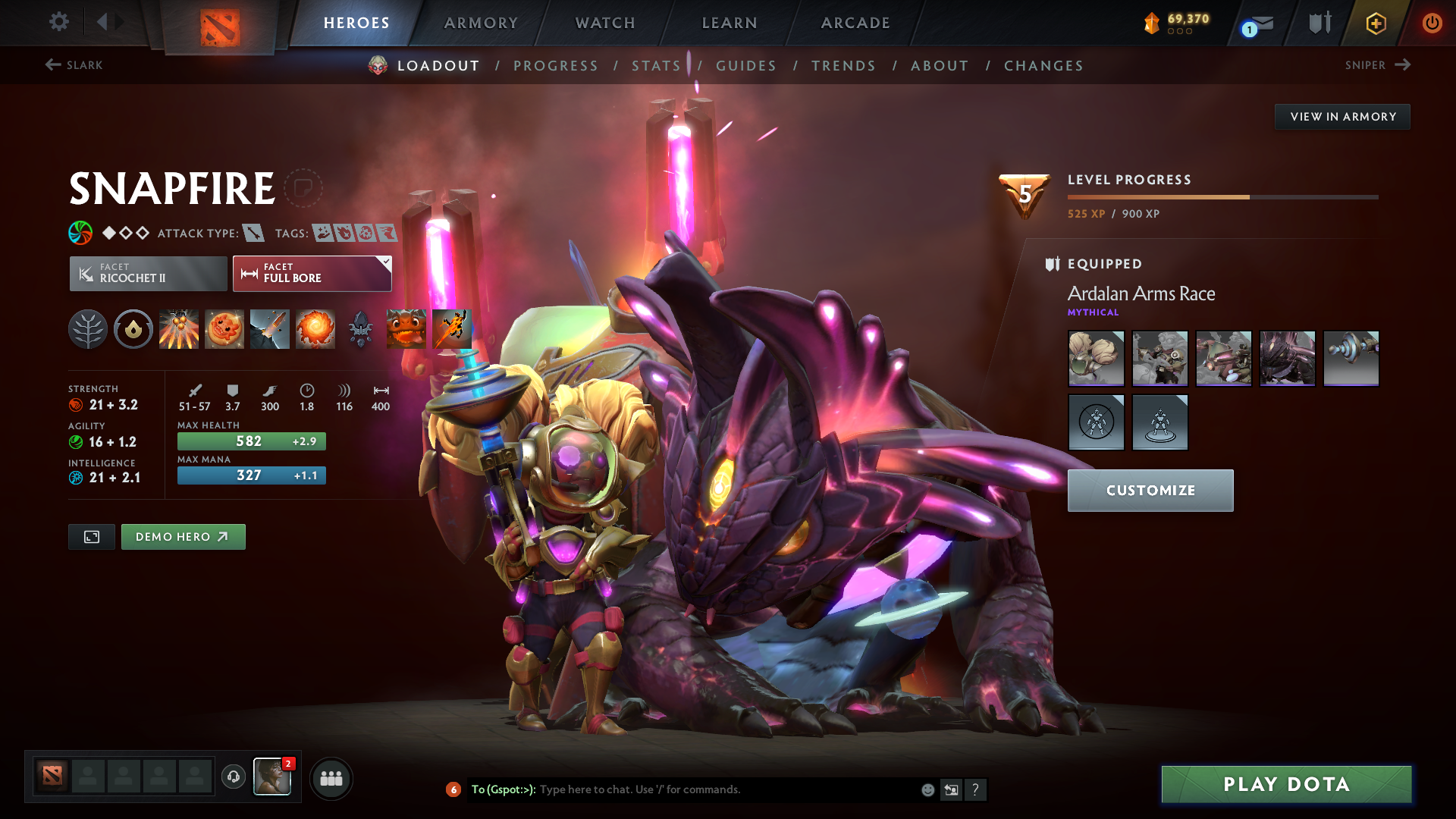Open the settings gear
Viewport: 1456px width, 819px height.
click(x=58, y=22)
